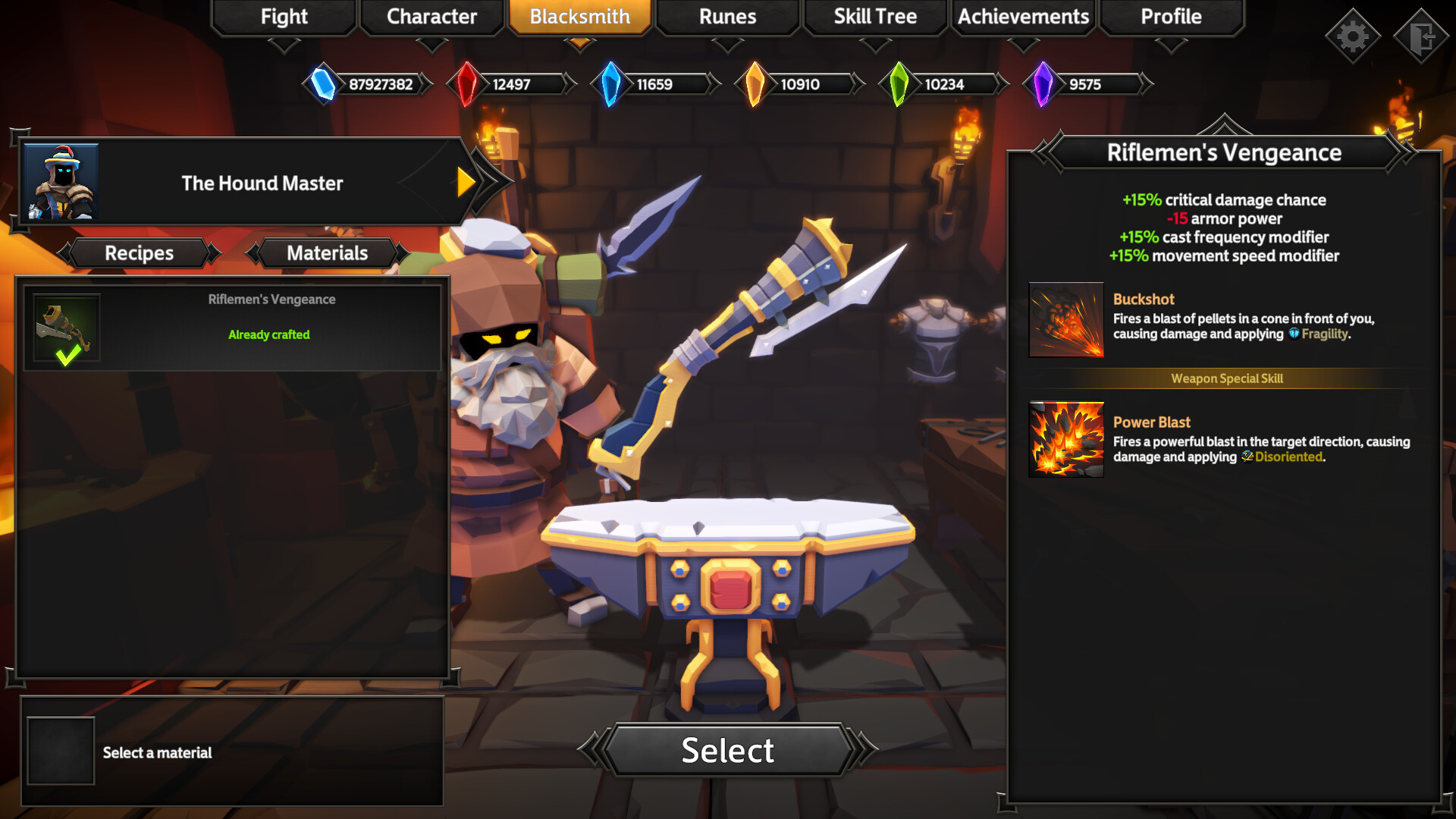Toggle the green checkmark on the crafted recipe
The height and width of the screenshot is (819, 1456).
tap(70, 350)
